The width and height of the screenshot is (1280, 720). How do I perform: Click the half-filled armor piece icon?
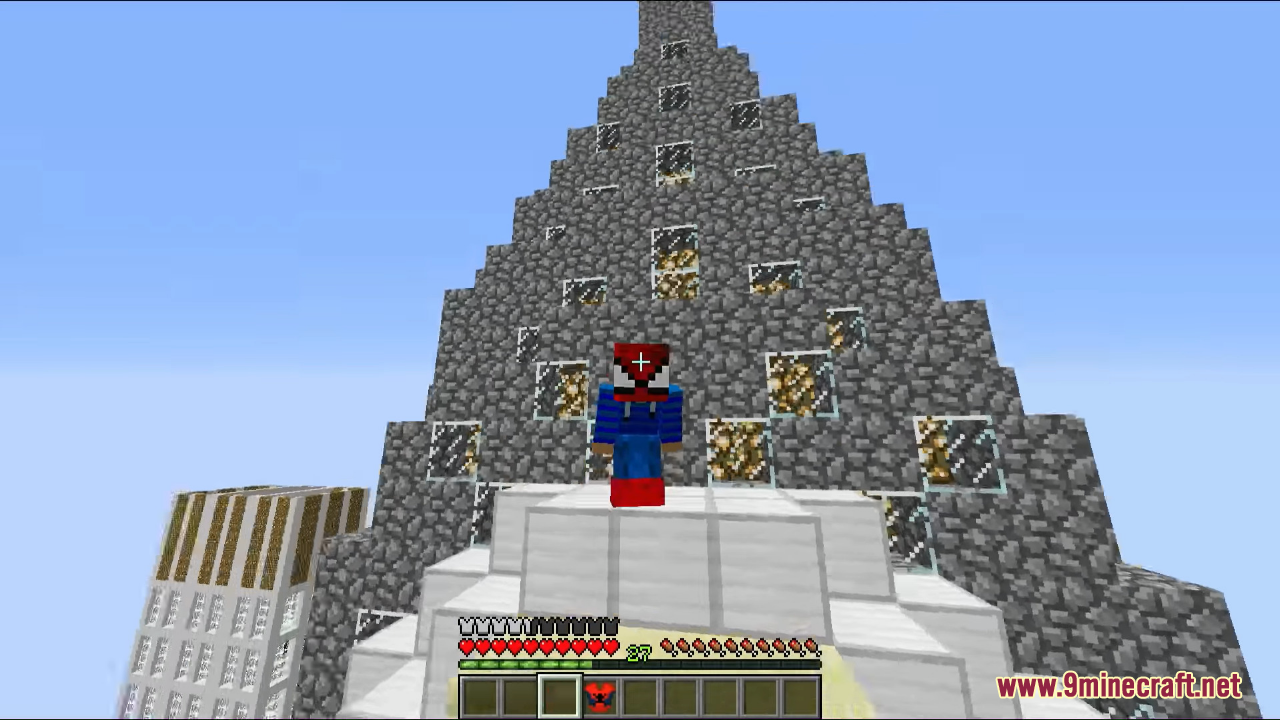point(526,623)
